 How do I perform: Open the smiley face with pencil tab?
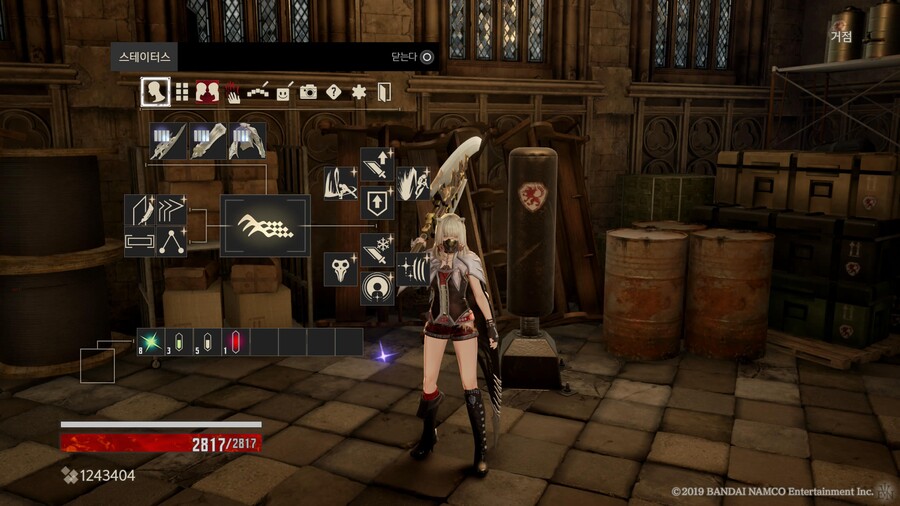click(x=284, y=92)
